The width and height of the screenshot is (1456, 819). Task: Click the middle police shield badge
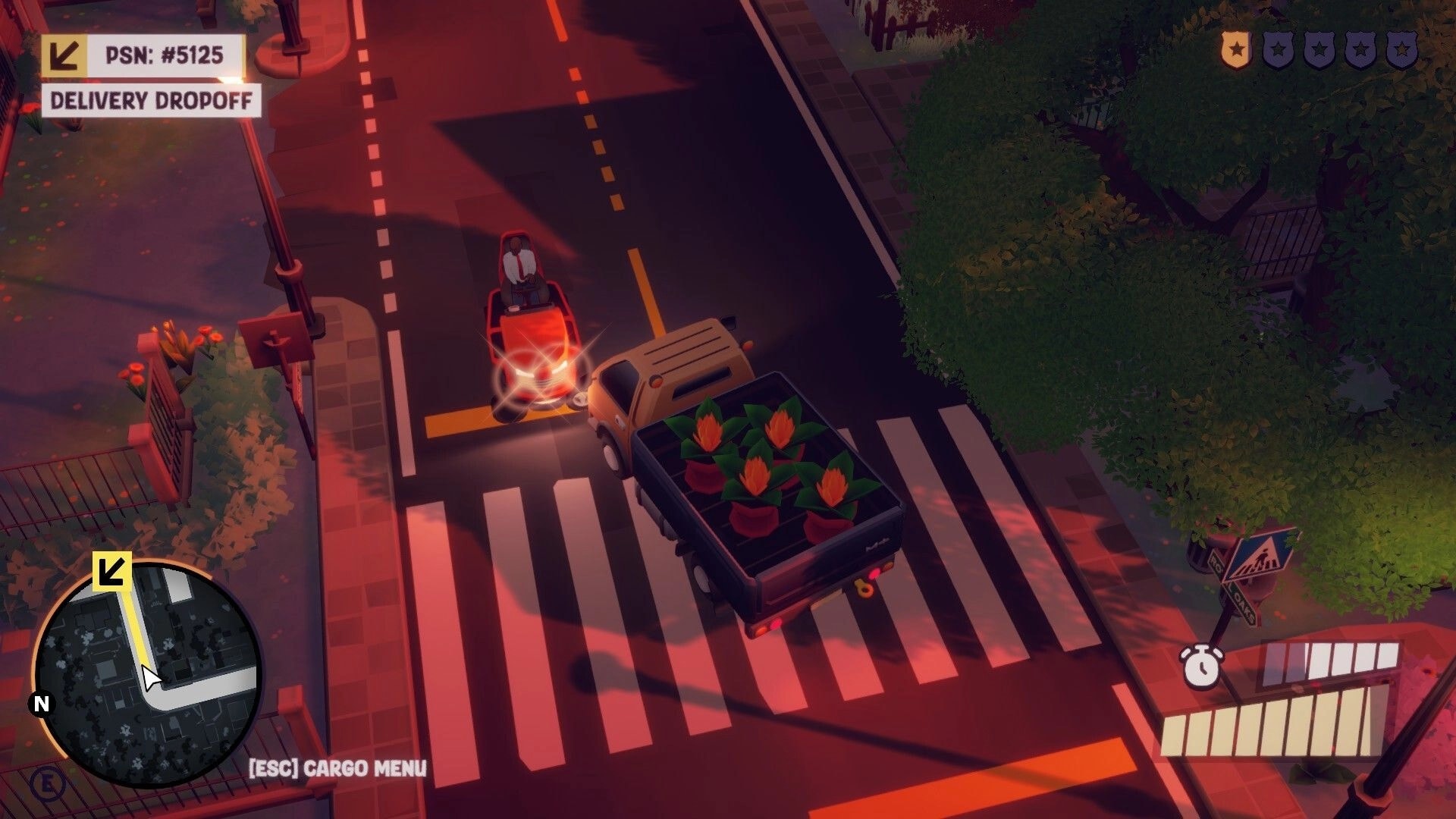[1319, 49]
